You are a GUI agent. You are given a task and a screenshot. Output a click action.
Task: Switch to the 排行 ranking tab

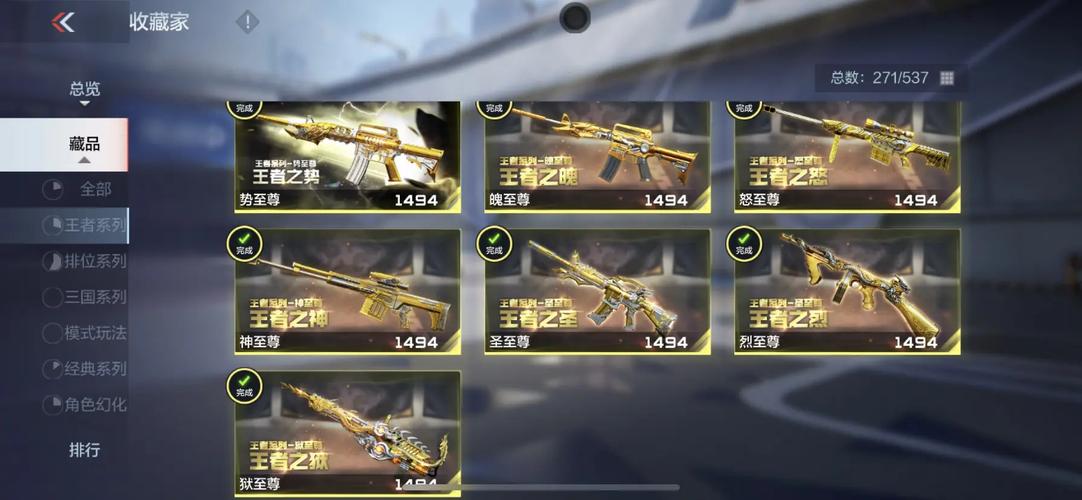(84, 450)
